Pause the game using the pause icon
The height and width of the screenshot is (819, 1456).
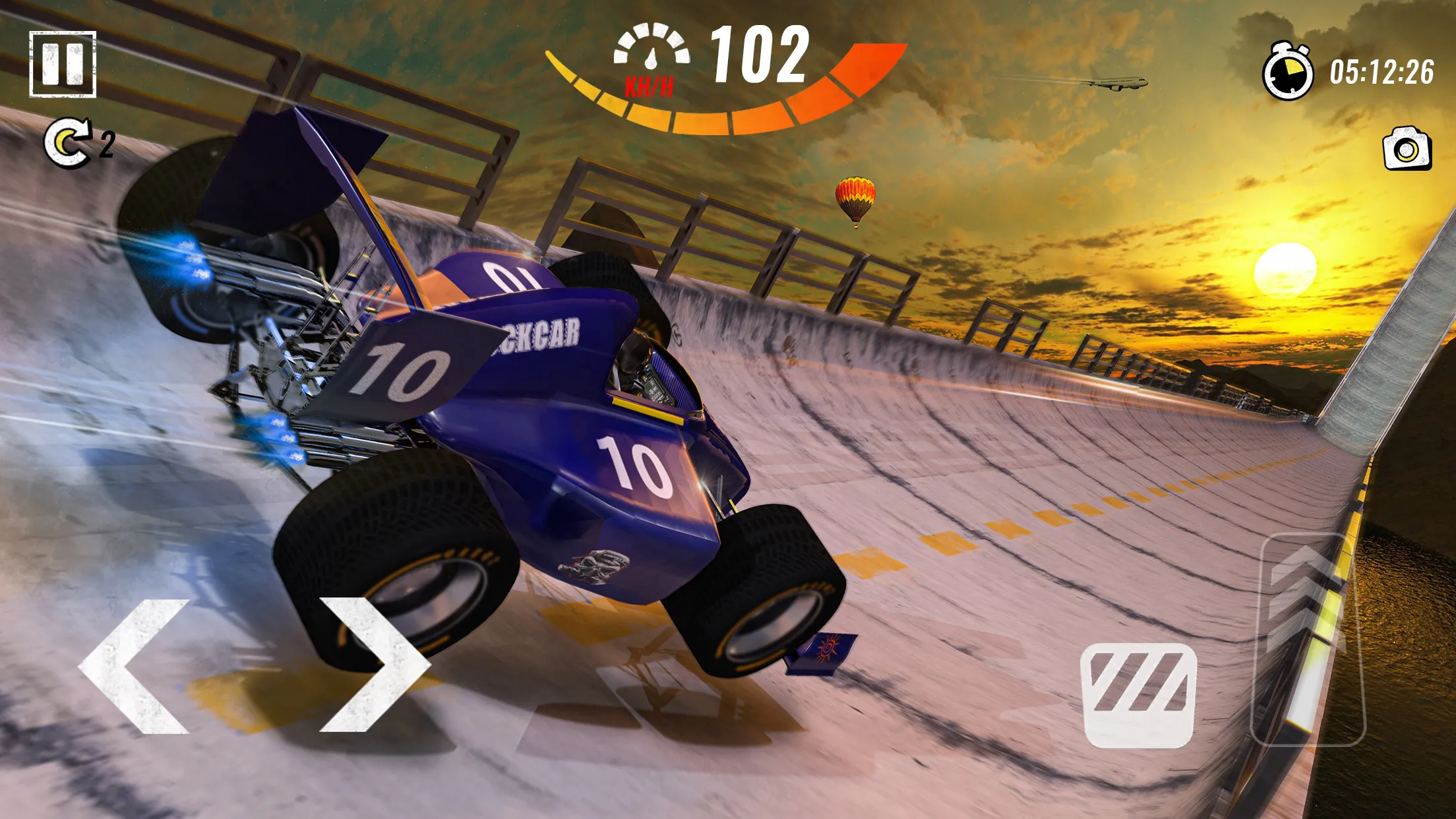pyautogui.click(x=64, y=65)
